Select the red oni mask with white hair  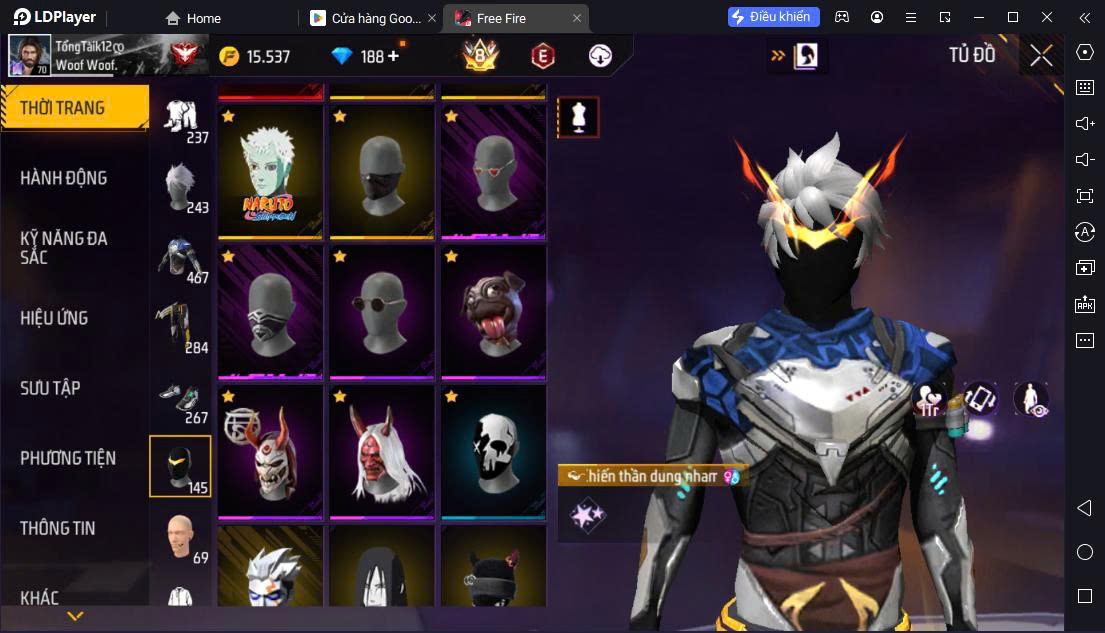[x=381, y=453]
